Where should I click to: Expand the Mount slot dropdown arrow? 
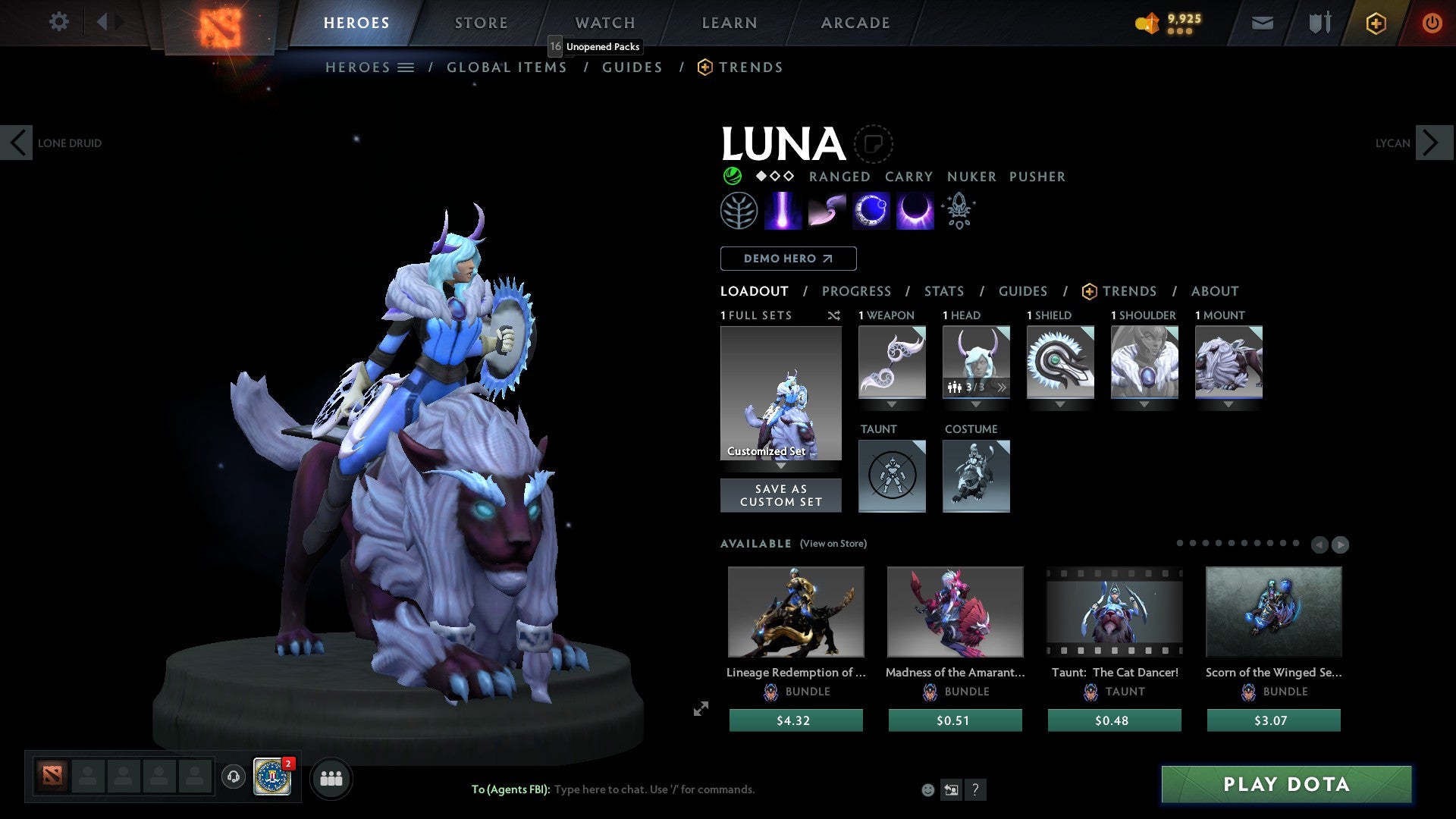point(1229,404)
